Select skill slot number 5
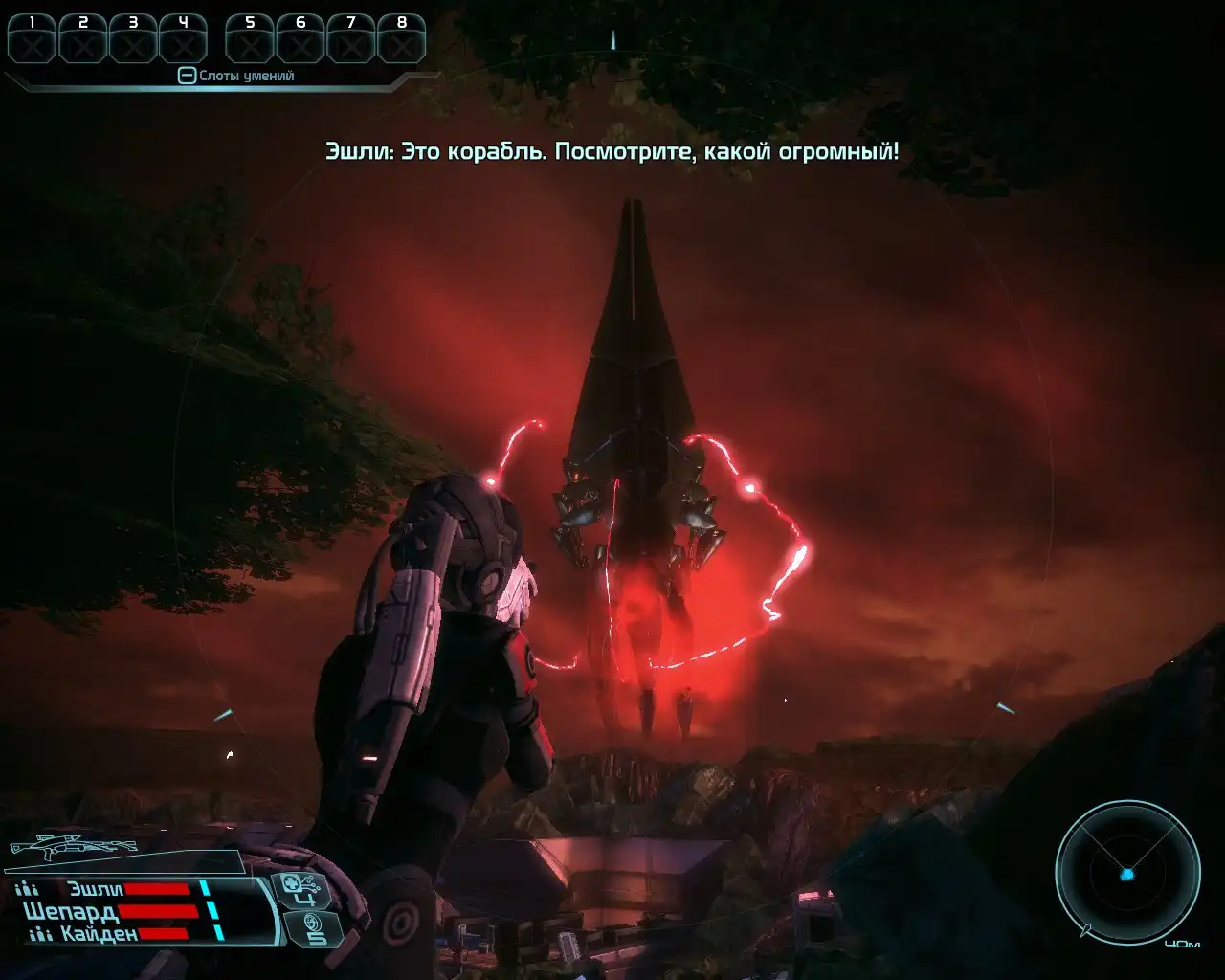Screen dimensions: 1225x980 (250, 38)
